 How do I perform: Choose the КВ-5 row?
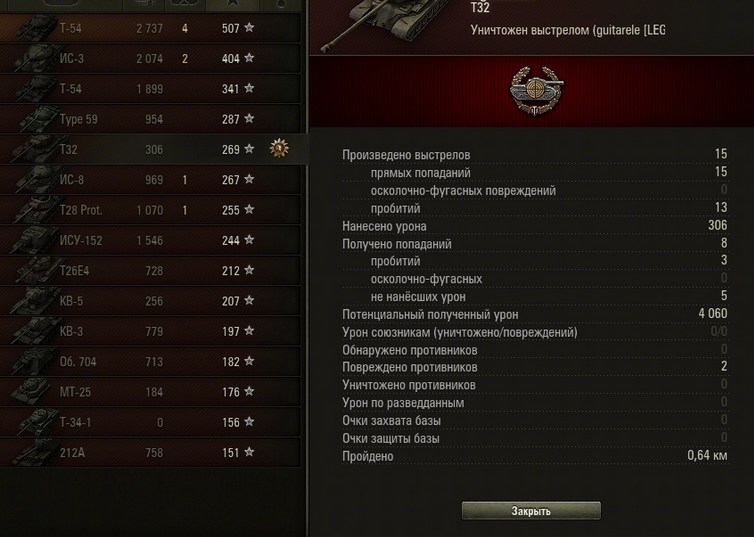coord(150,301)
